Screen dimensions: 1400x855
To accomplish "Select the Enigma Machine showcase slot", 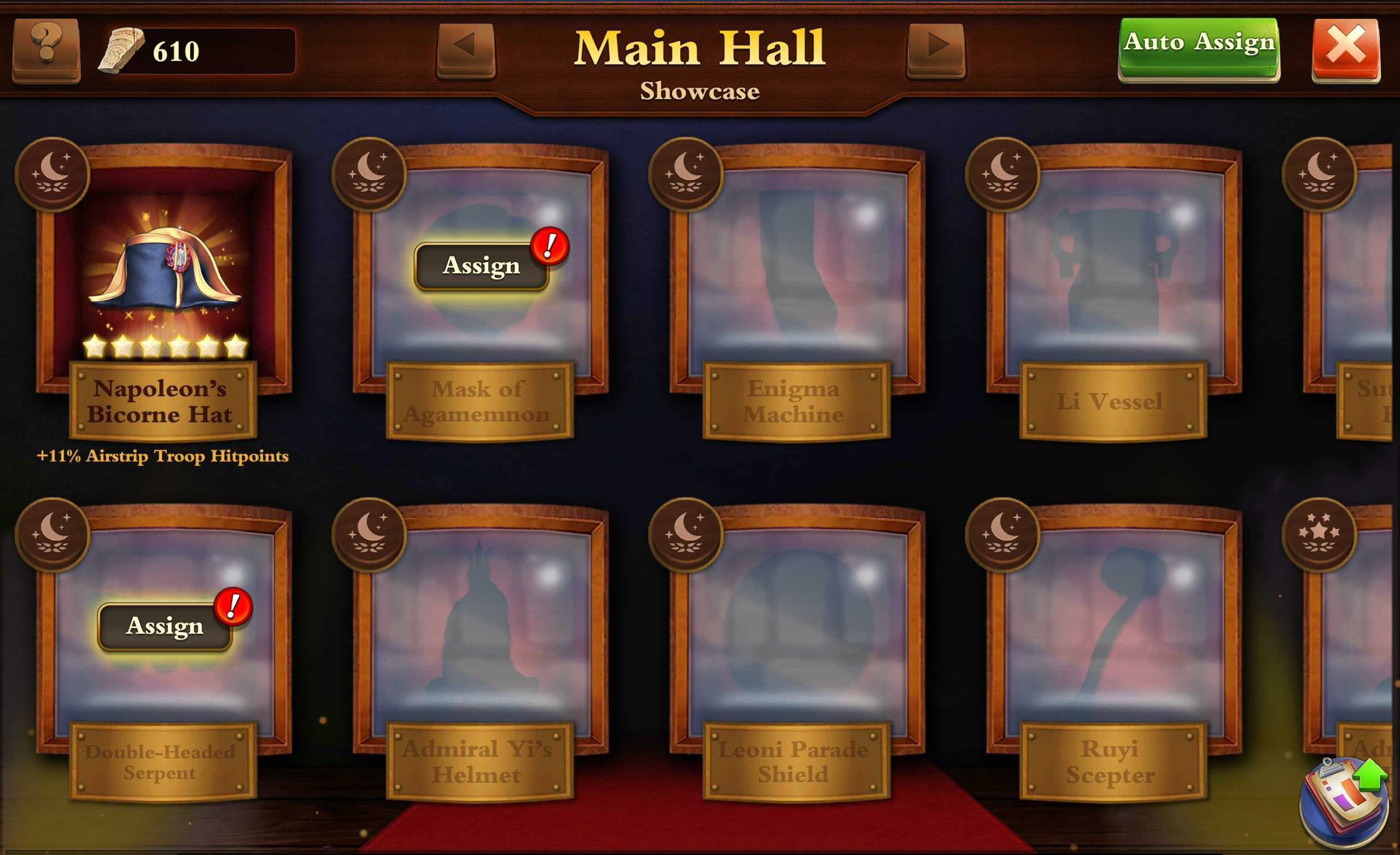I will (x=797, y=273).
